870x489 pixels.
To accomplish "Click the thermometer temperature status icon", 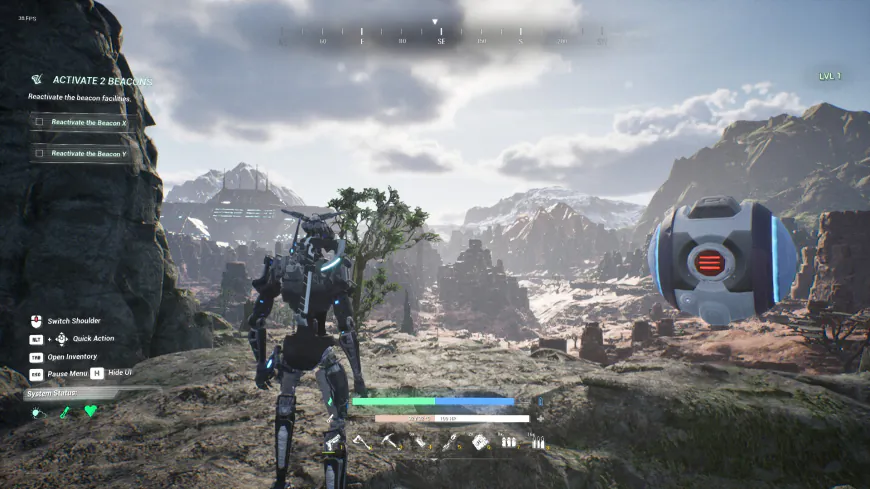I will click(x=64, y=411).
